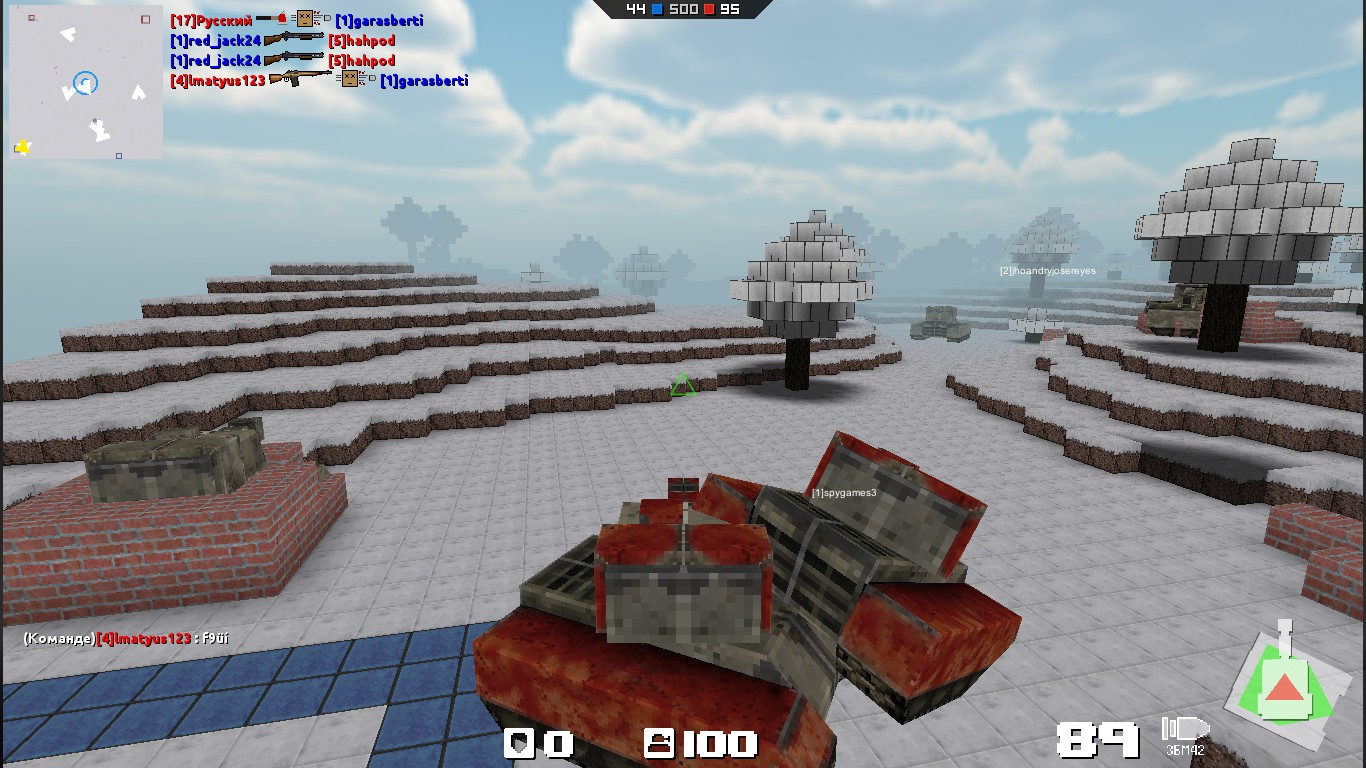
Task: Click the green triangle crosshair at screen center
Action: coord(683,386)
